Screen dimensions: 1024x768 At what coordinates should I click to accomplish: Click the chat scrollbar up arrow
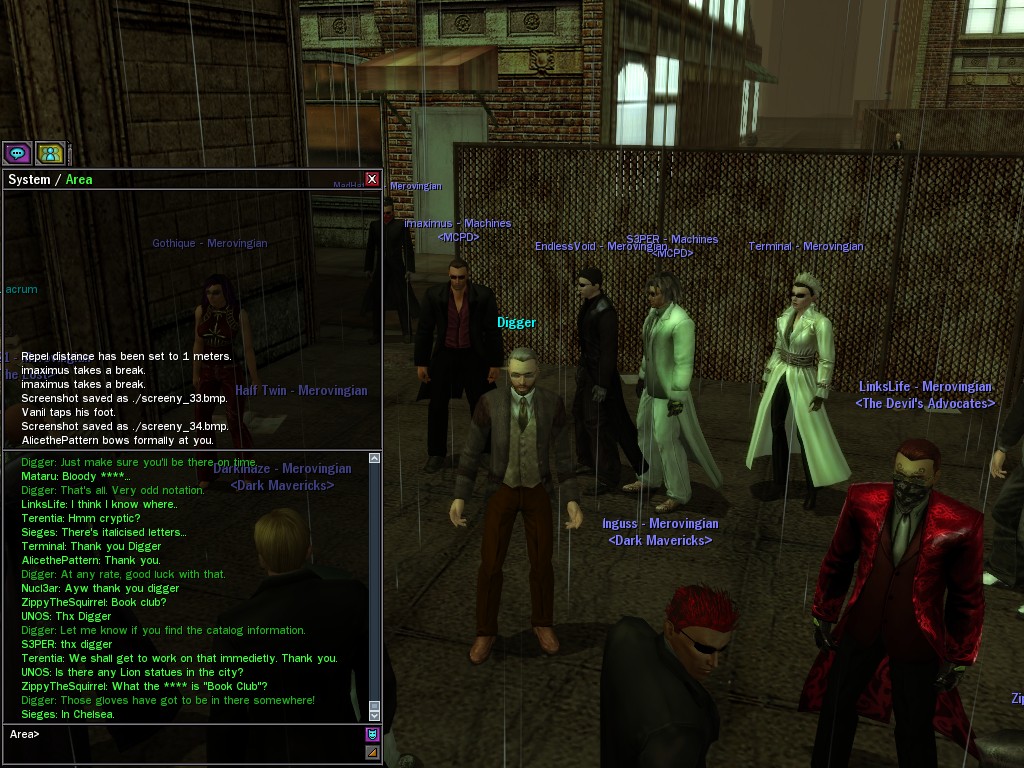click(375, 458)
